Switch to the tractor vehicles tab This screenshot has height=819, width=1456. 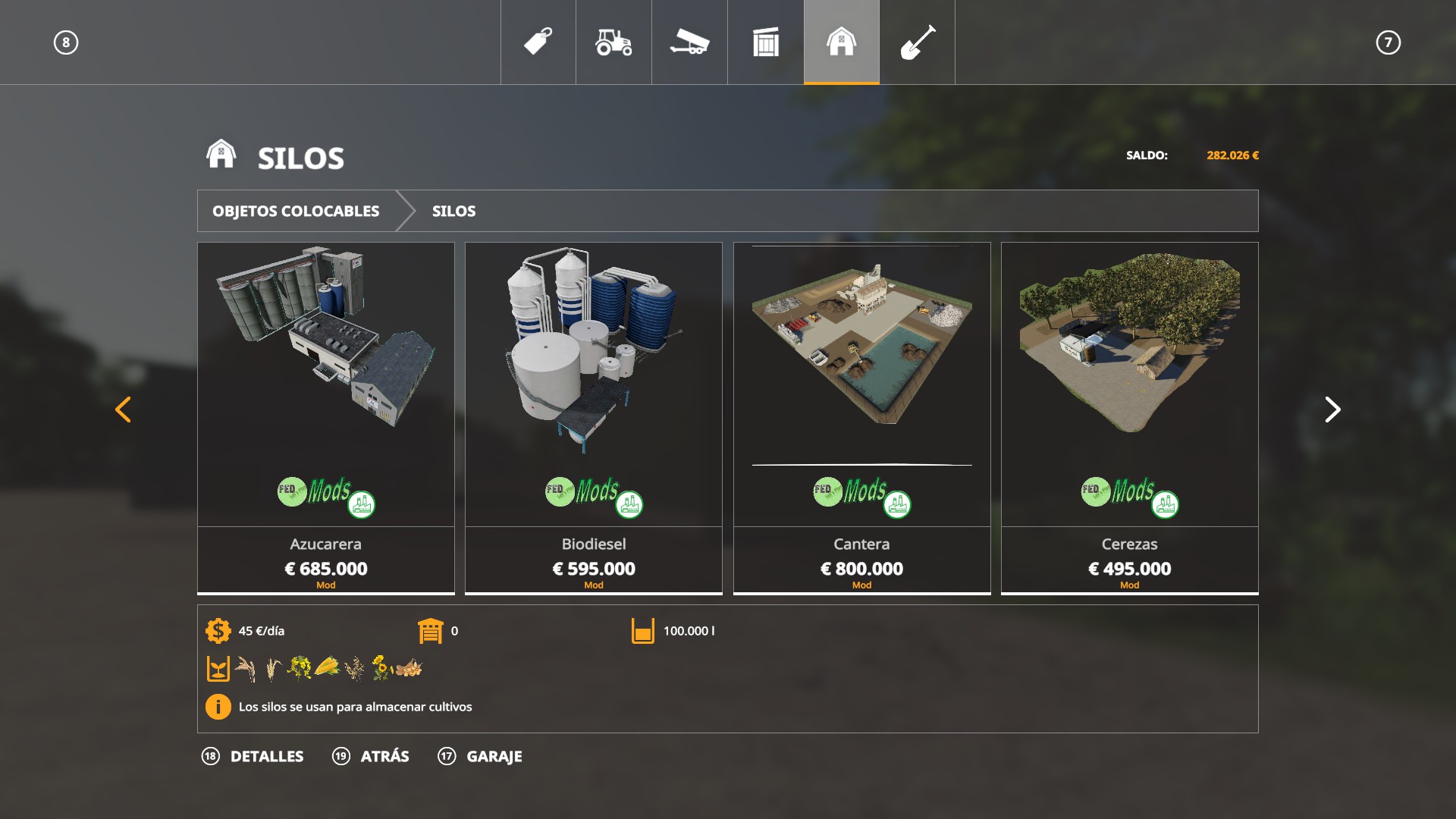[613, 42]
